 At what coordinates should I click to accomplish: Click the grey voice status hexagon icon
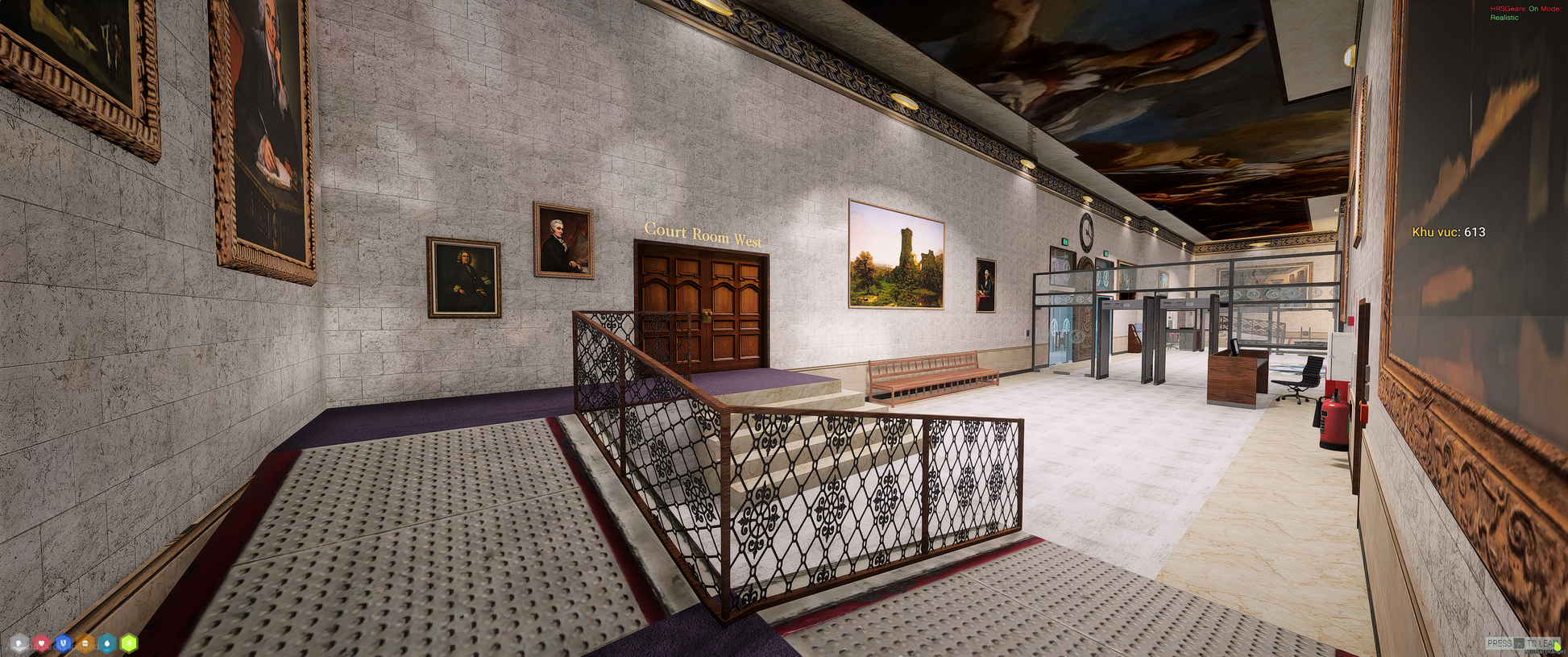19,643
